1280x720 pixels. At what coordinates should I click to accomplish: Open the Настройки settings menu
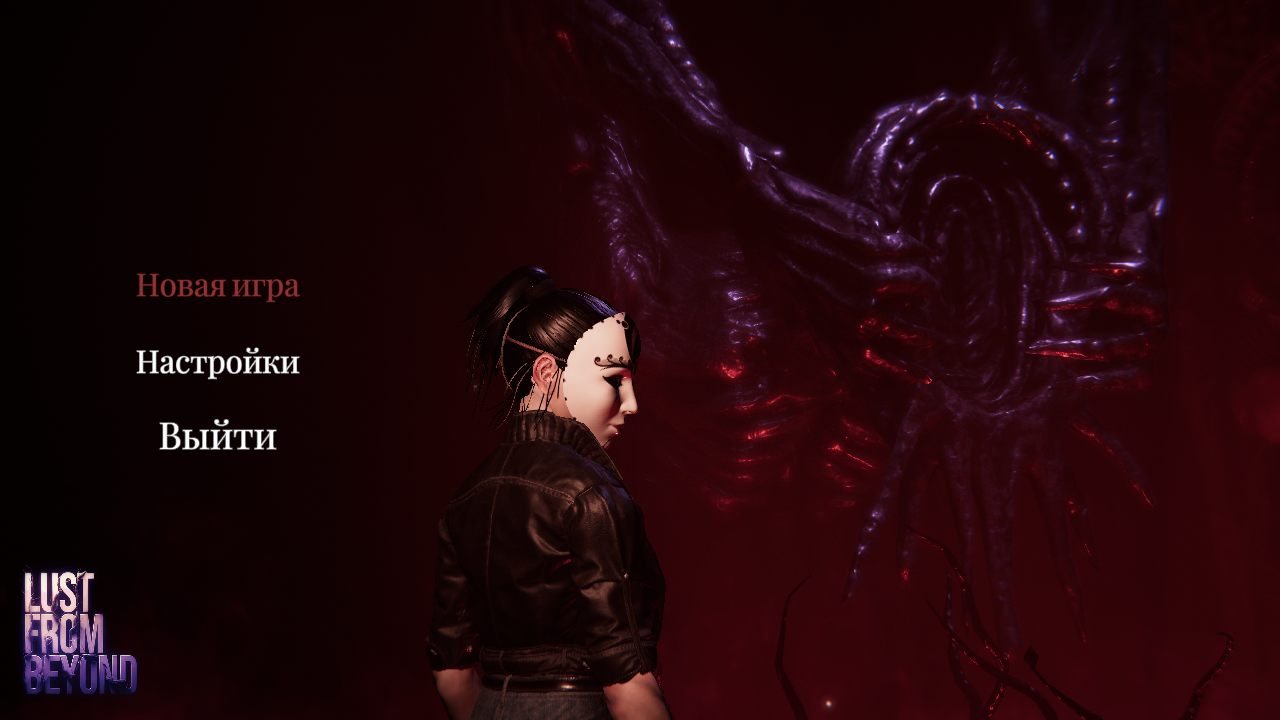pos(217,362)
